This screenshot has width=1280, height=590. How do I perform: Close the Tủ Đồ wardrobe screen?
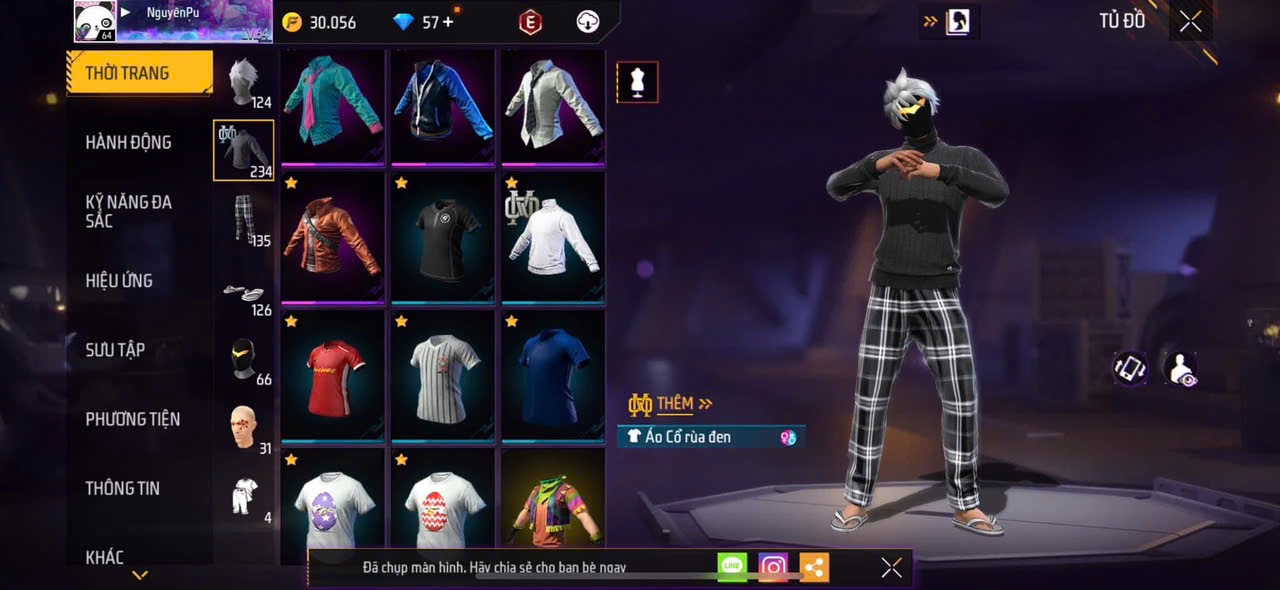click(1190, 21)
